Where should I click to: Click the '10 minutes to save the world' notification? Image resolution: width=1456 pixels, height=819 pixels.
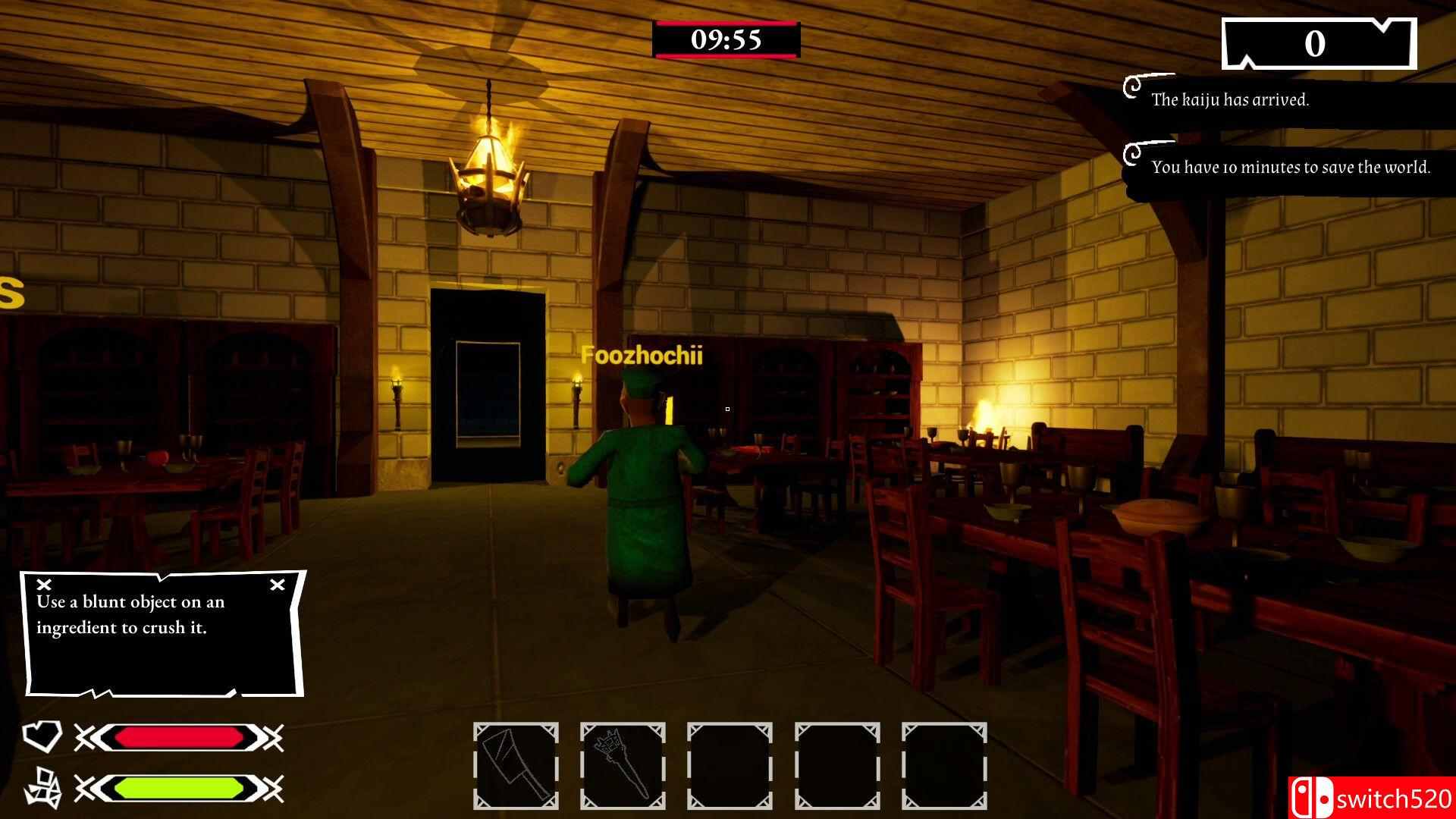(1291, 168)
